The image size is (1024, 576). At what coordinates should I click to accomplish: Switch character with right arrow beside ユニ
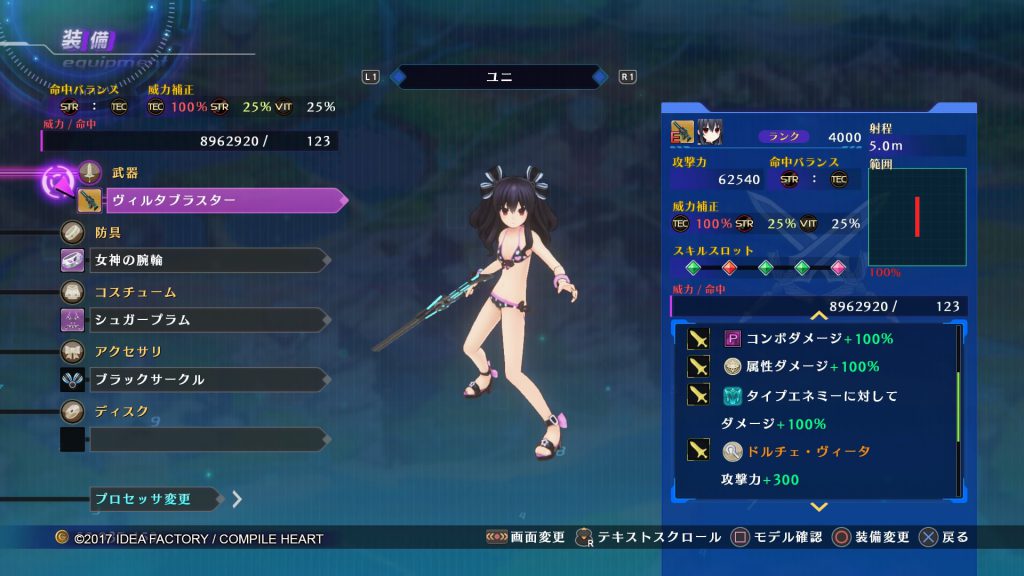tap(599, 76)
